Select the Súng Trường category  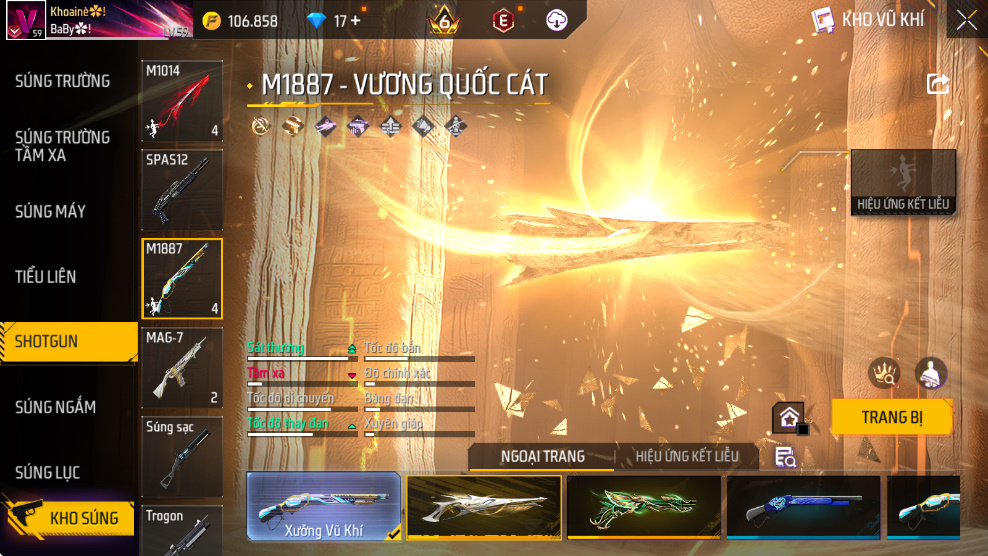click(x=62, y=81)
